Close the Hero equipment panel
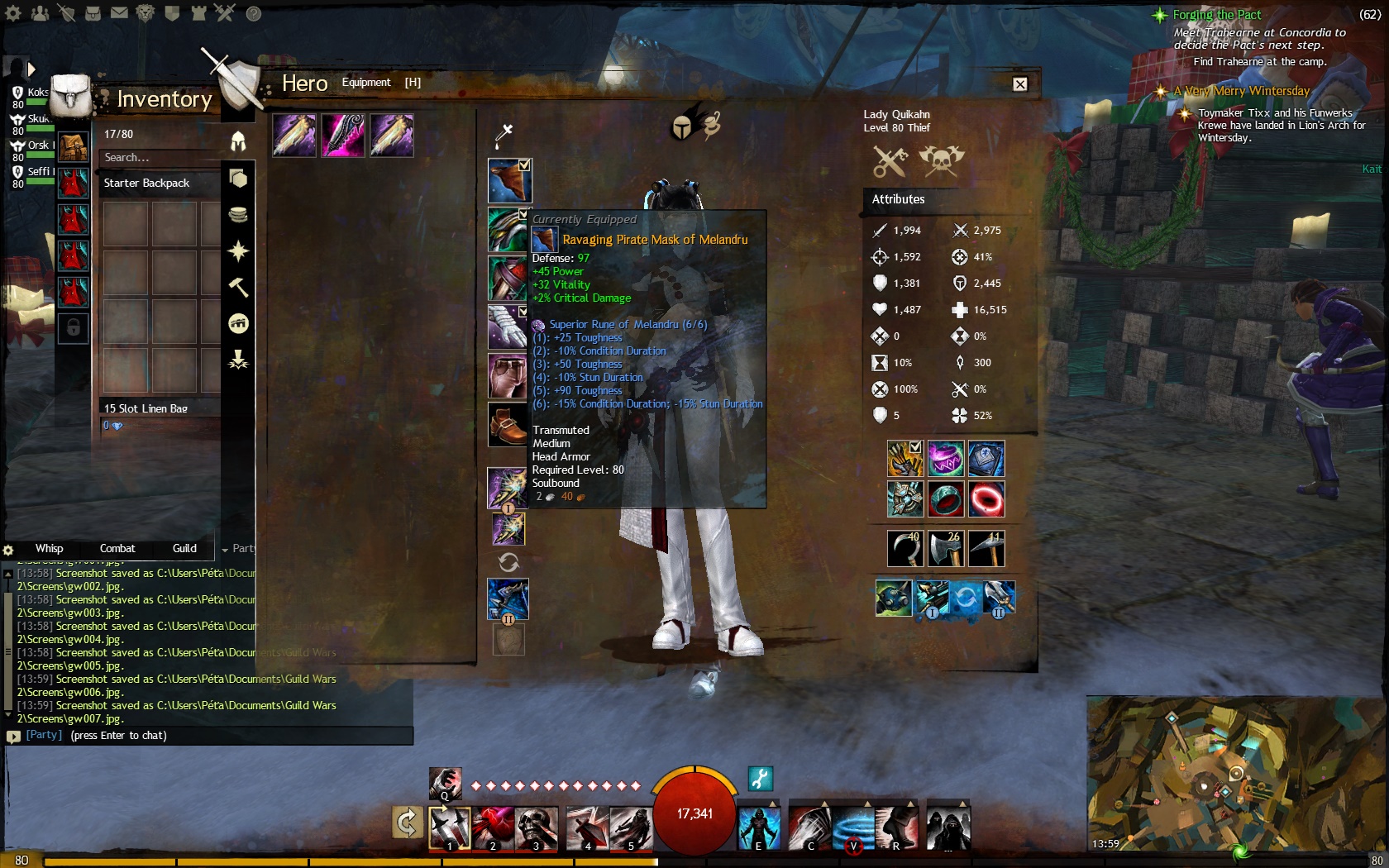The image size is (1389, 868). pyautogui.click(x=1020, y=83)
